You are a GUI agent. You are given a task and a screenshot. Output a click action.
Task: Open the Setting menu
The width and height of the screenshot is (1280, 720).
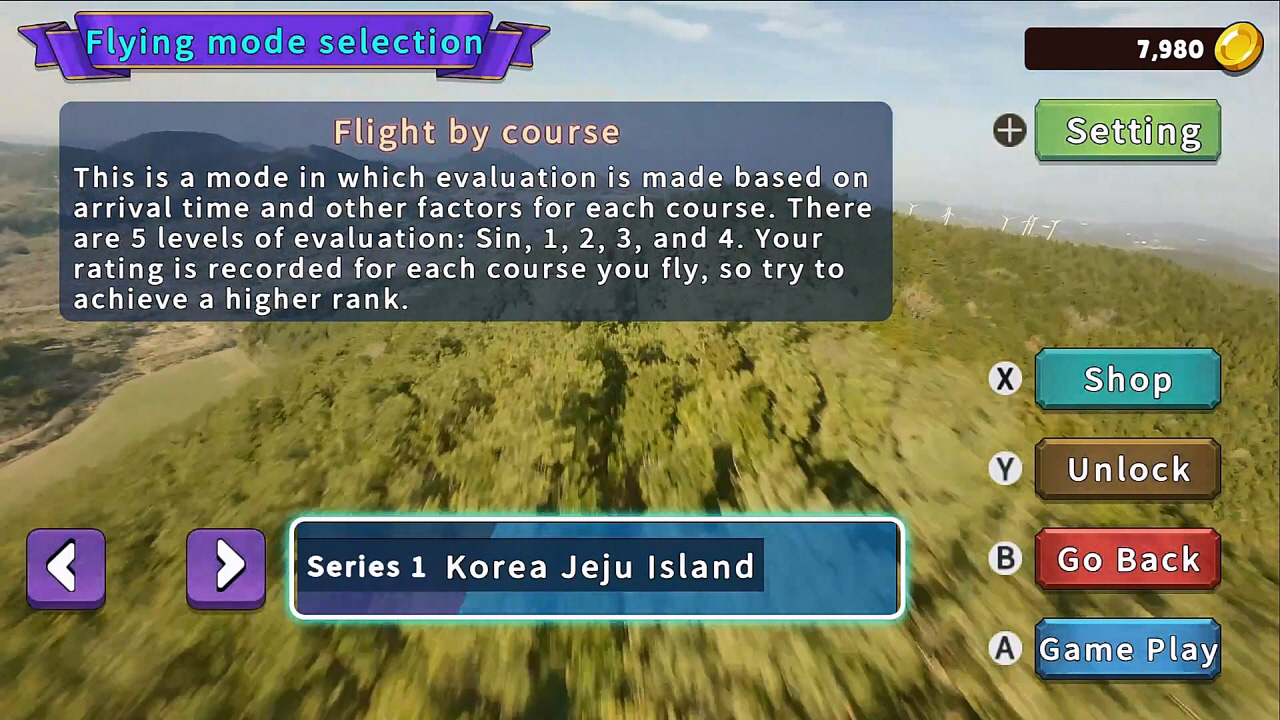pos(1127,130)
